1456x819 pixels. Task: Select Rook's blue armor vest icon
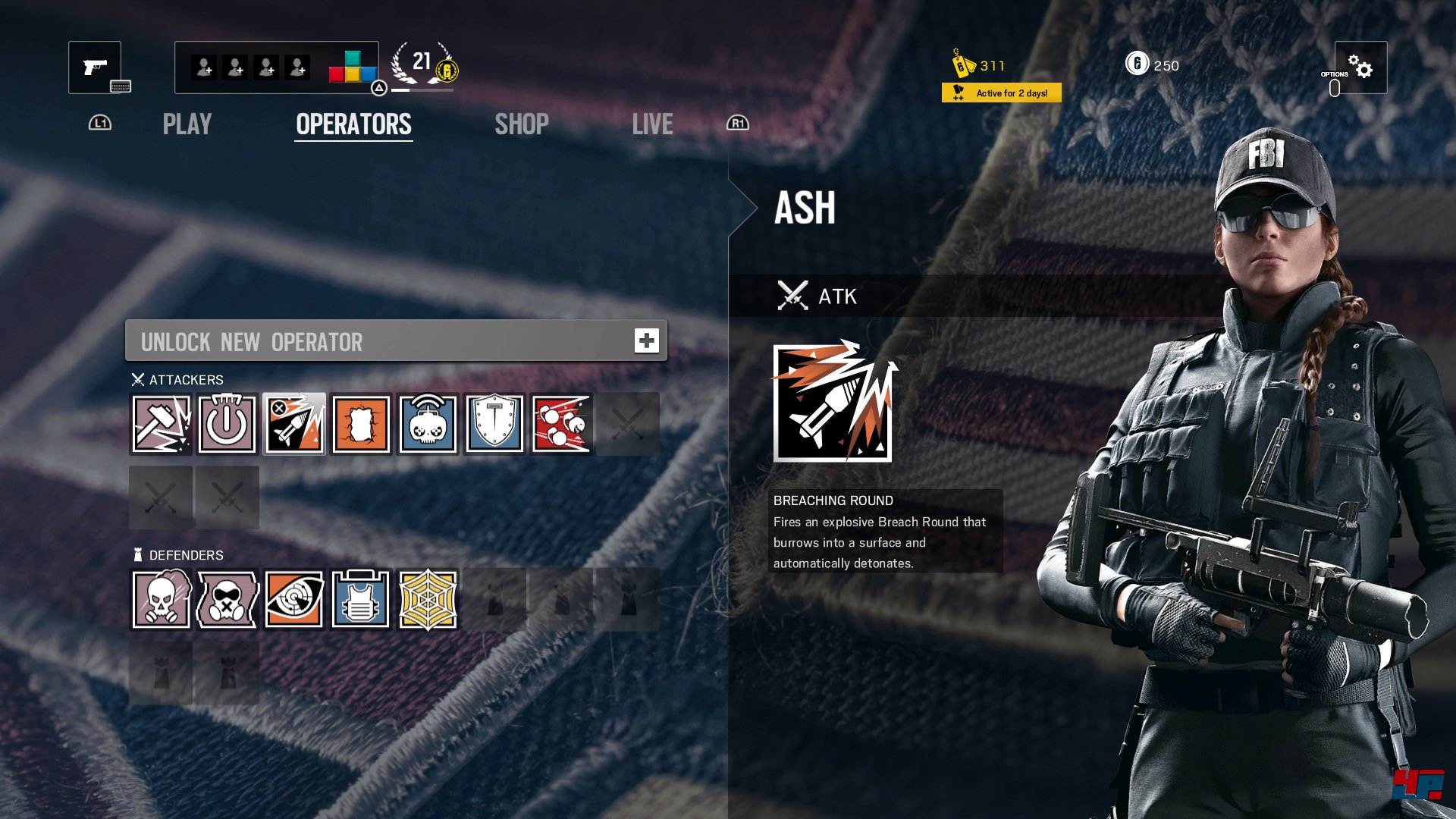tap(361, 600)
